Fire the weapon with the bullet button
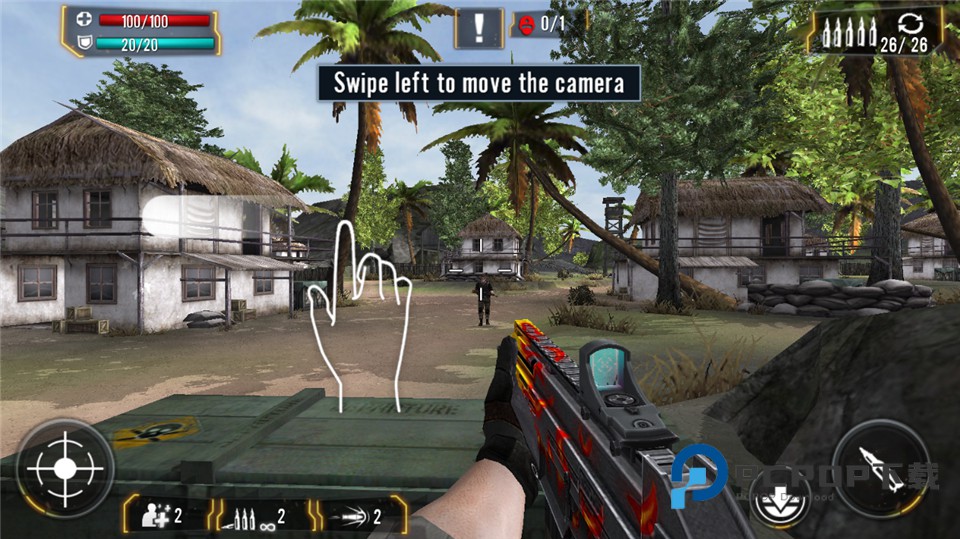The image size is (960, 539). tap(881, 468)
